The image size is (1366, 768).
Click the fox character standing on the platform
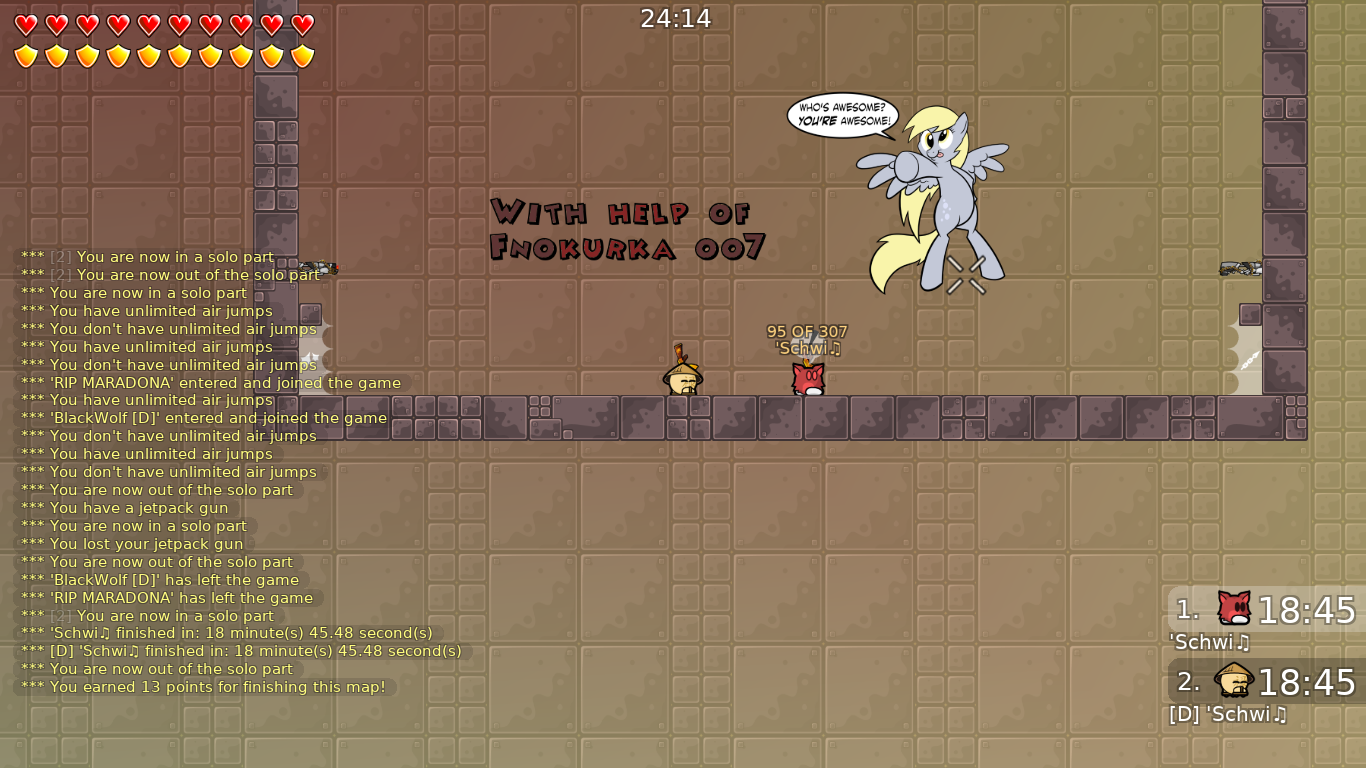pos(806,380)
